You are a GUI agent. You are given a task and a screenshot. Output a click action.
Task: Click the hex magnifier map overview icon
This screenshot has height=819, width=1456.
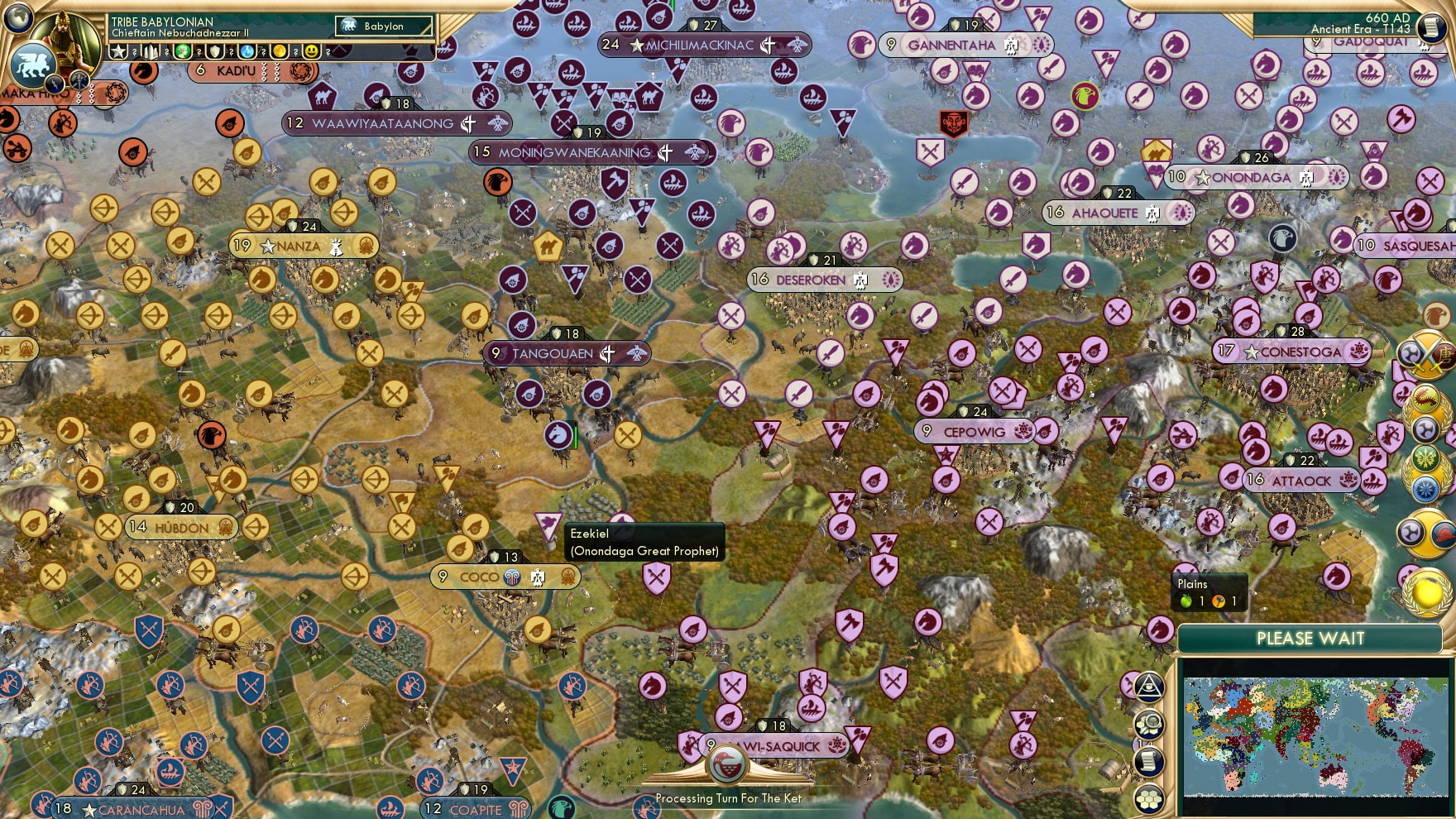click(x=1149, y=723)
